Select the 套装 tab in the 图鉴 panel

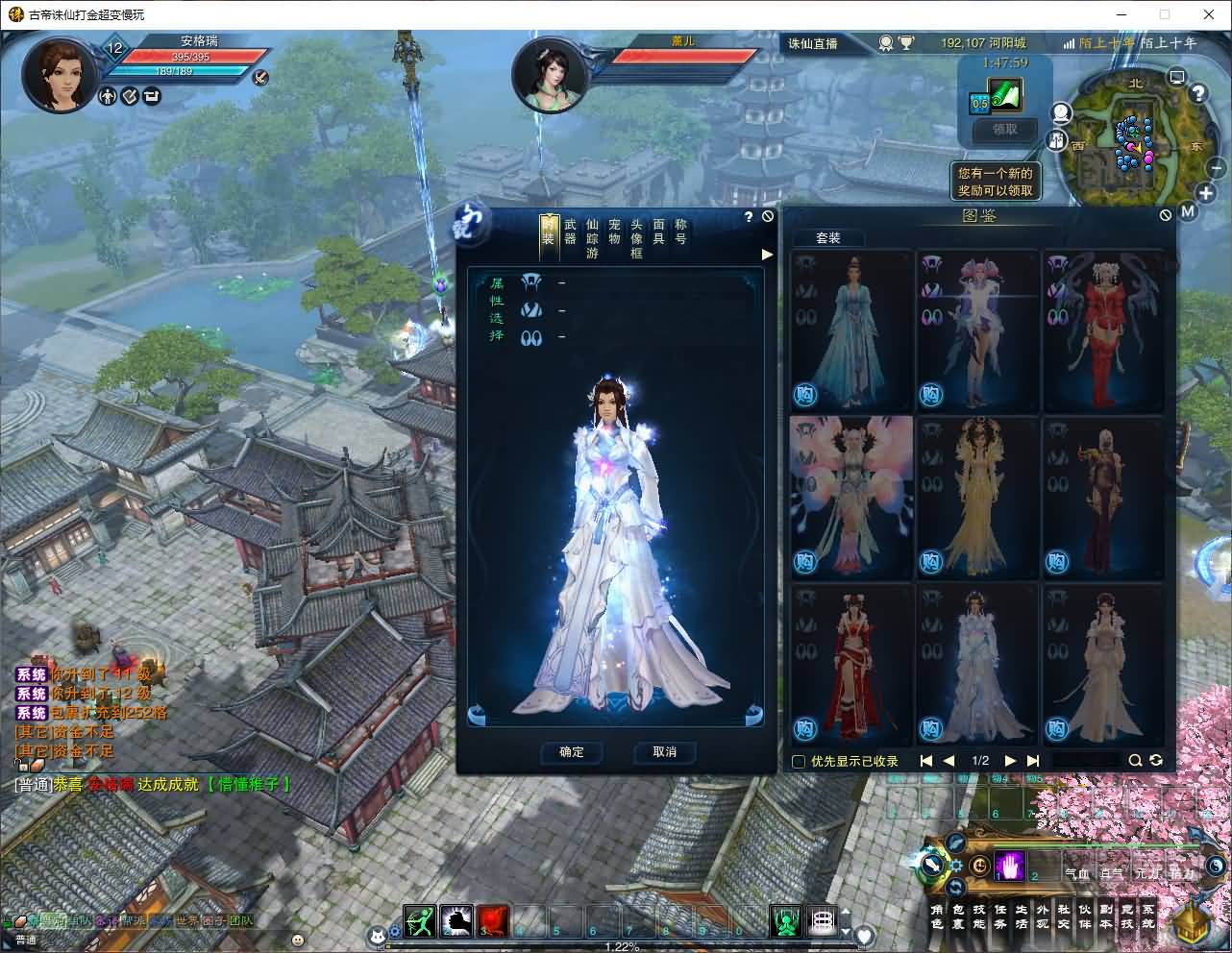(x=828, y=237)
